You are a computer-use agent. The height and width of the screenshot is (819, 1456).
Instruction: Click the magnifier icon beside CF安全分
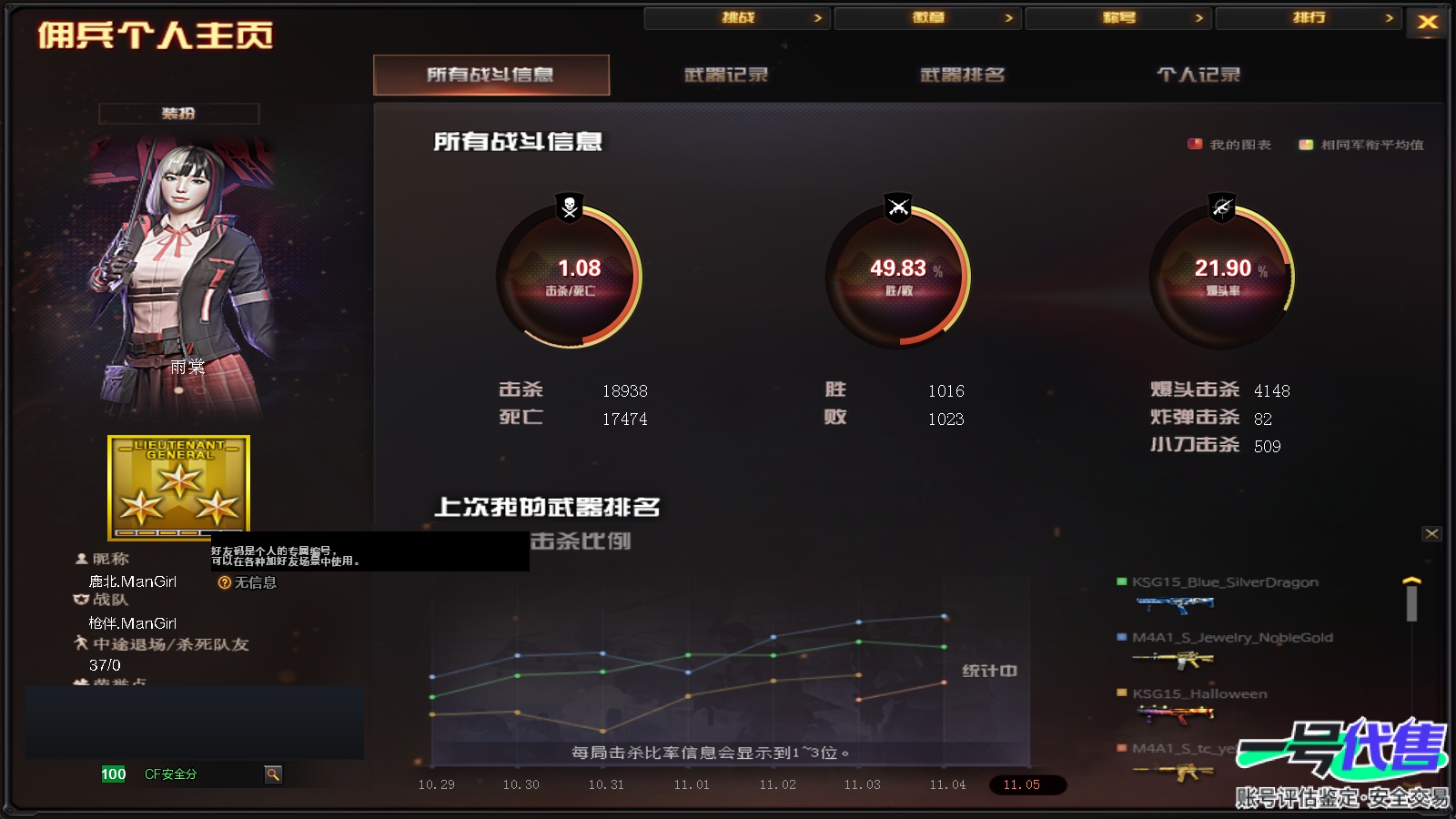[274, 774]
